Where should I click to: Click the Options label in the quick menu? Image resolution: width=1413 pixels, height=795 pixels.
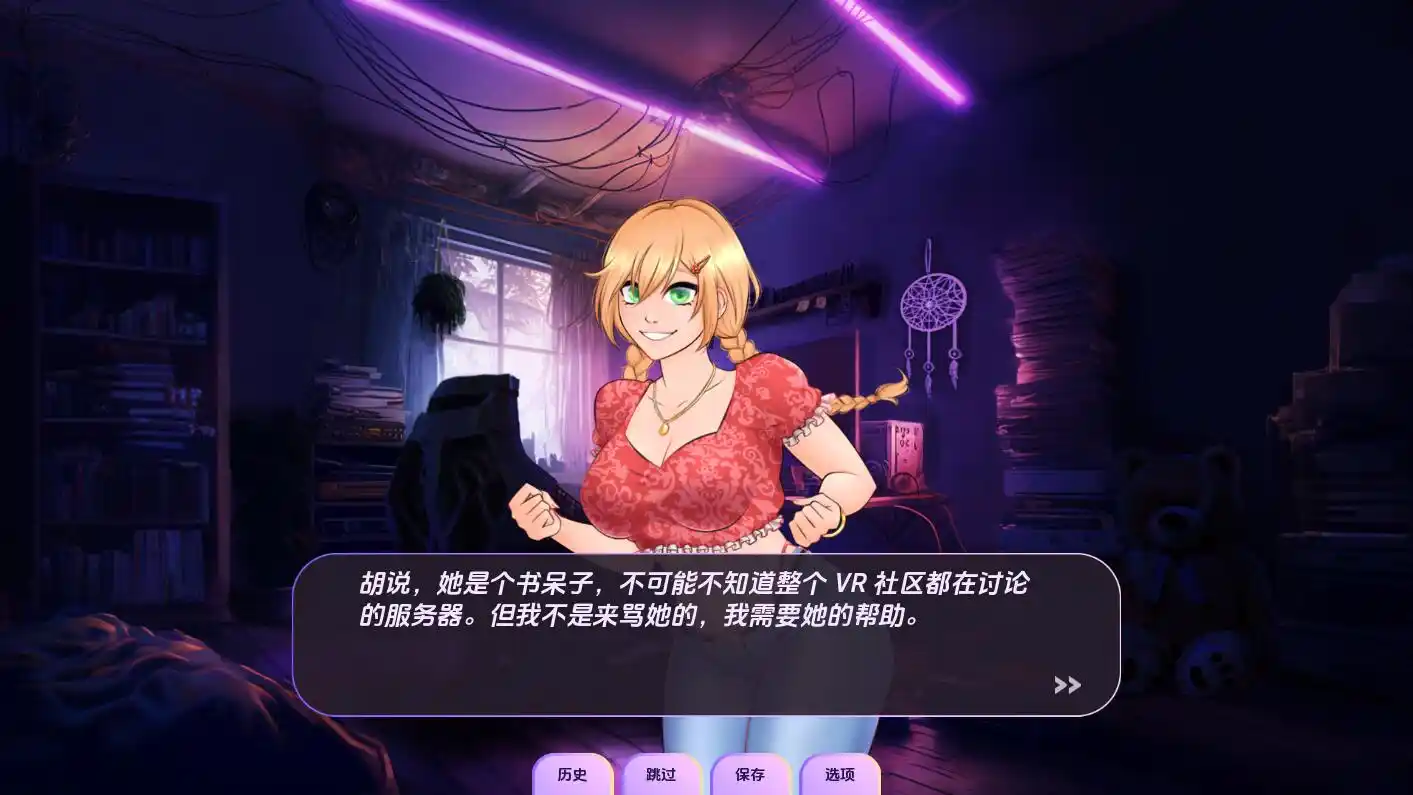(840, 775)
